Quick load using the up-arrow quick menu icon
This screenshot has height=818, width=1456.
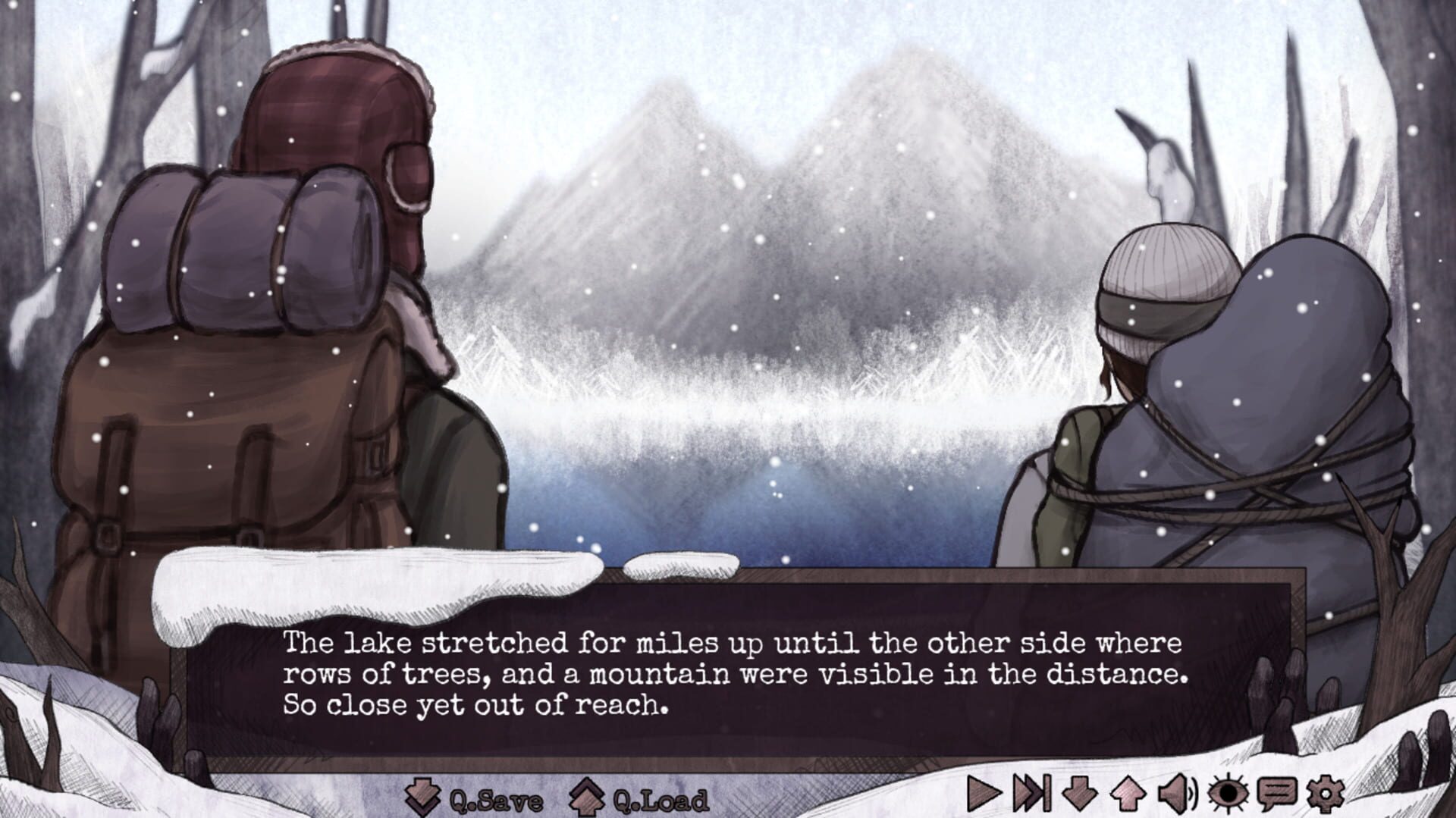(1127, 794)
